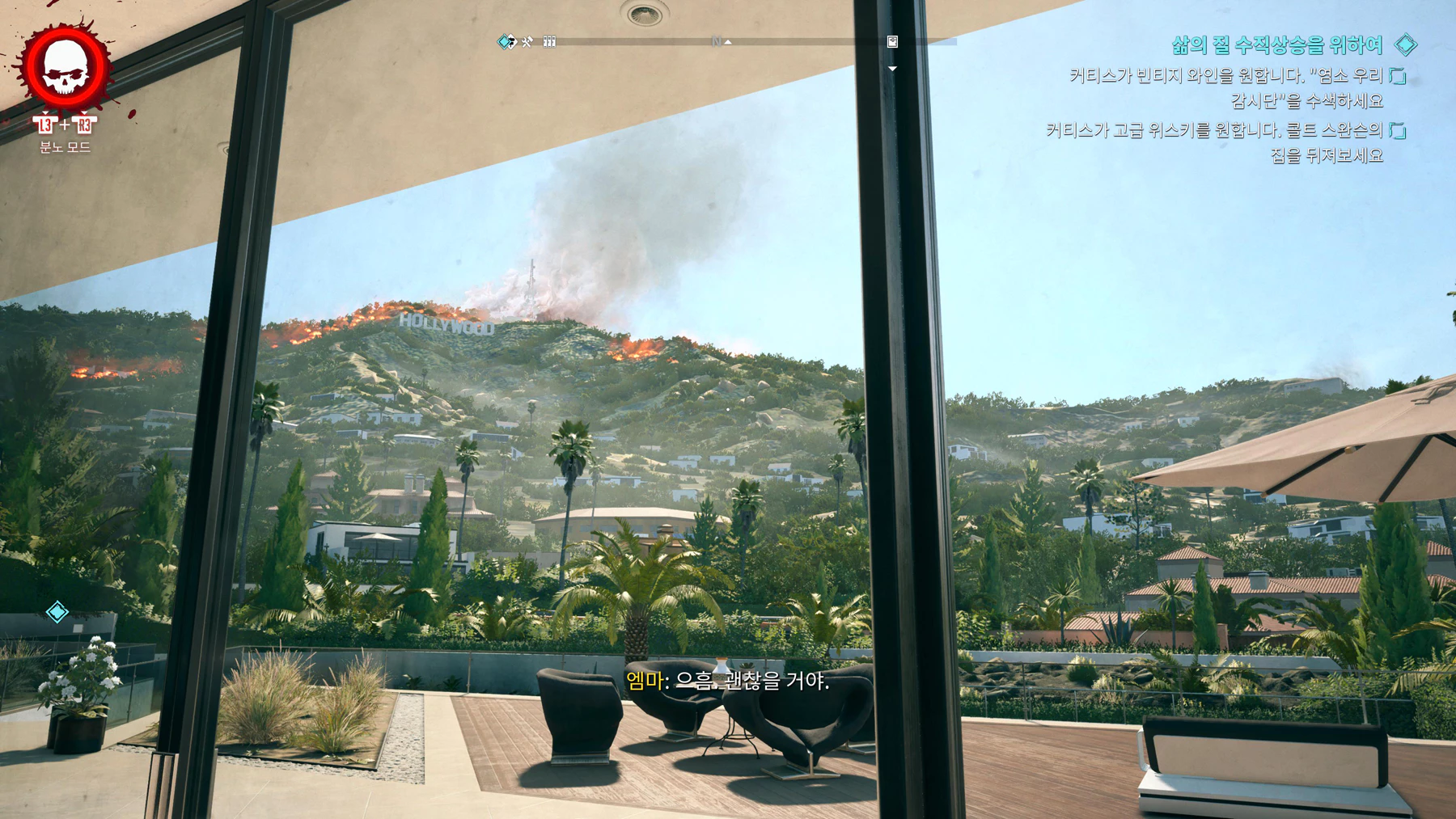The image size is (1456, 819).
Task: Click the North indicator on the compass bar
Action: (717, 41)
